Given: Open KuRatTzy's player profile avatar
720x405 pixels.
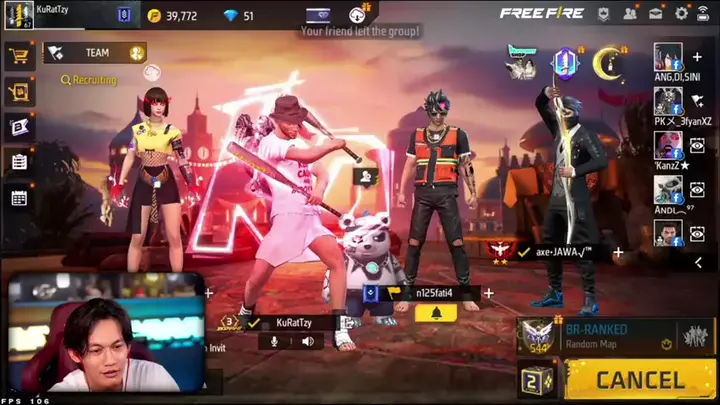Looking at the screenshot, I should point(17,14).
